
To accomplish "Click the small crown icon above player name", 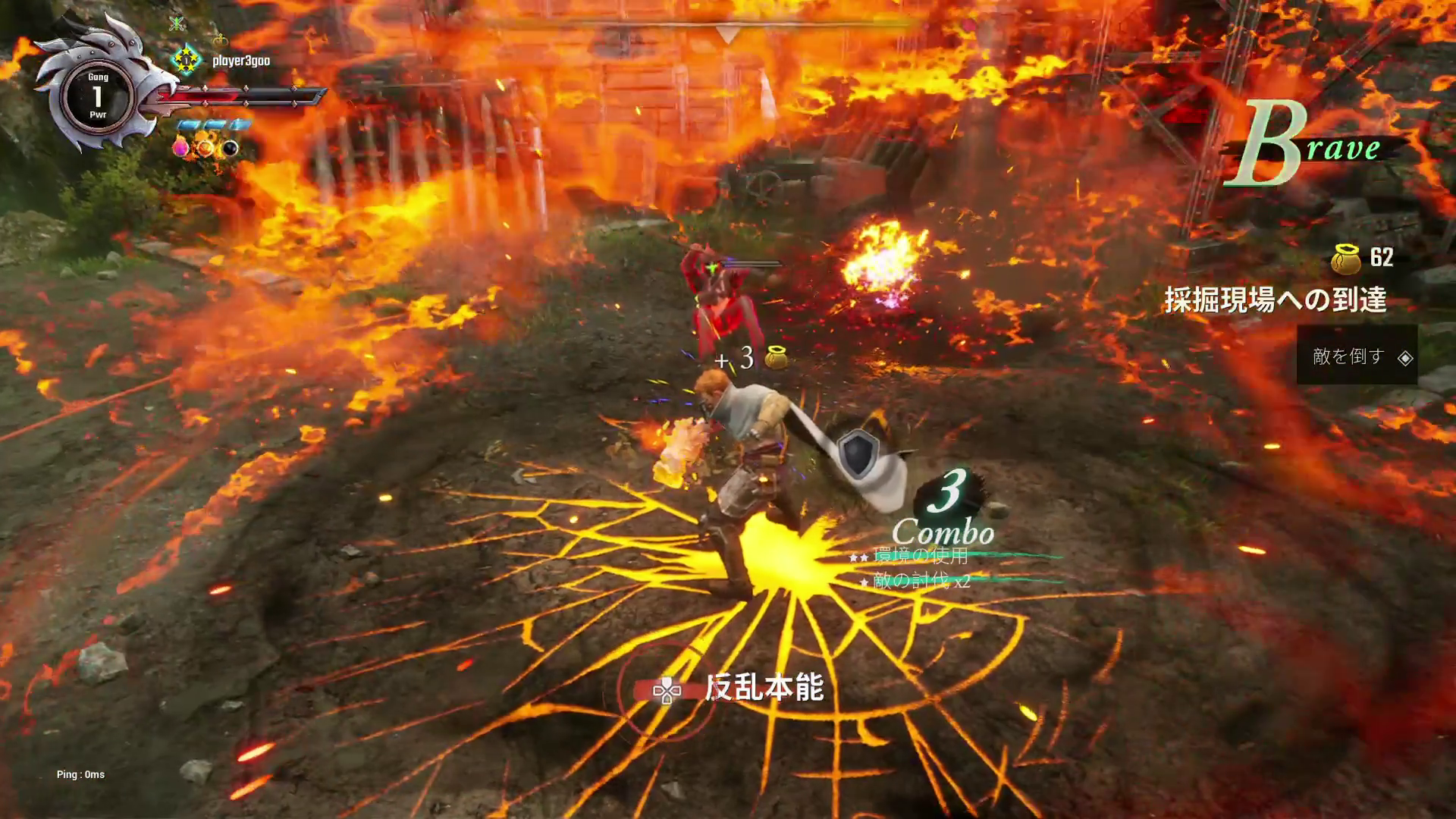I will [x=221, y=39].
